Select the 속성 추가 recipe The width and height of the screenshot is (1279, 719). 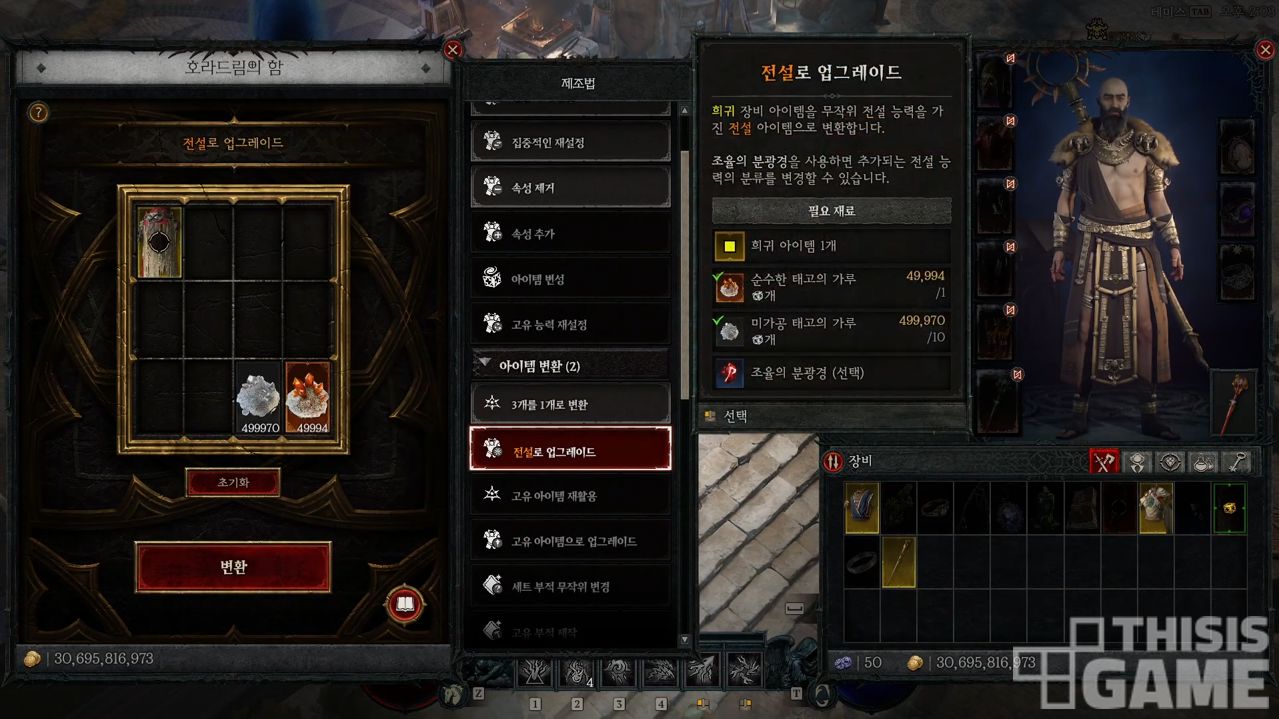point(570,233)
